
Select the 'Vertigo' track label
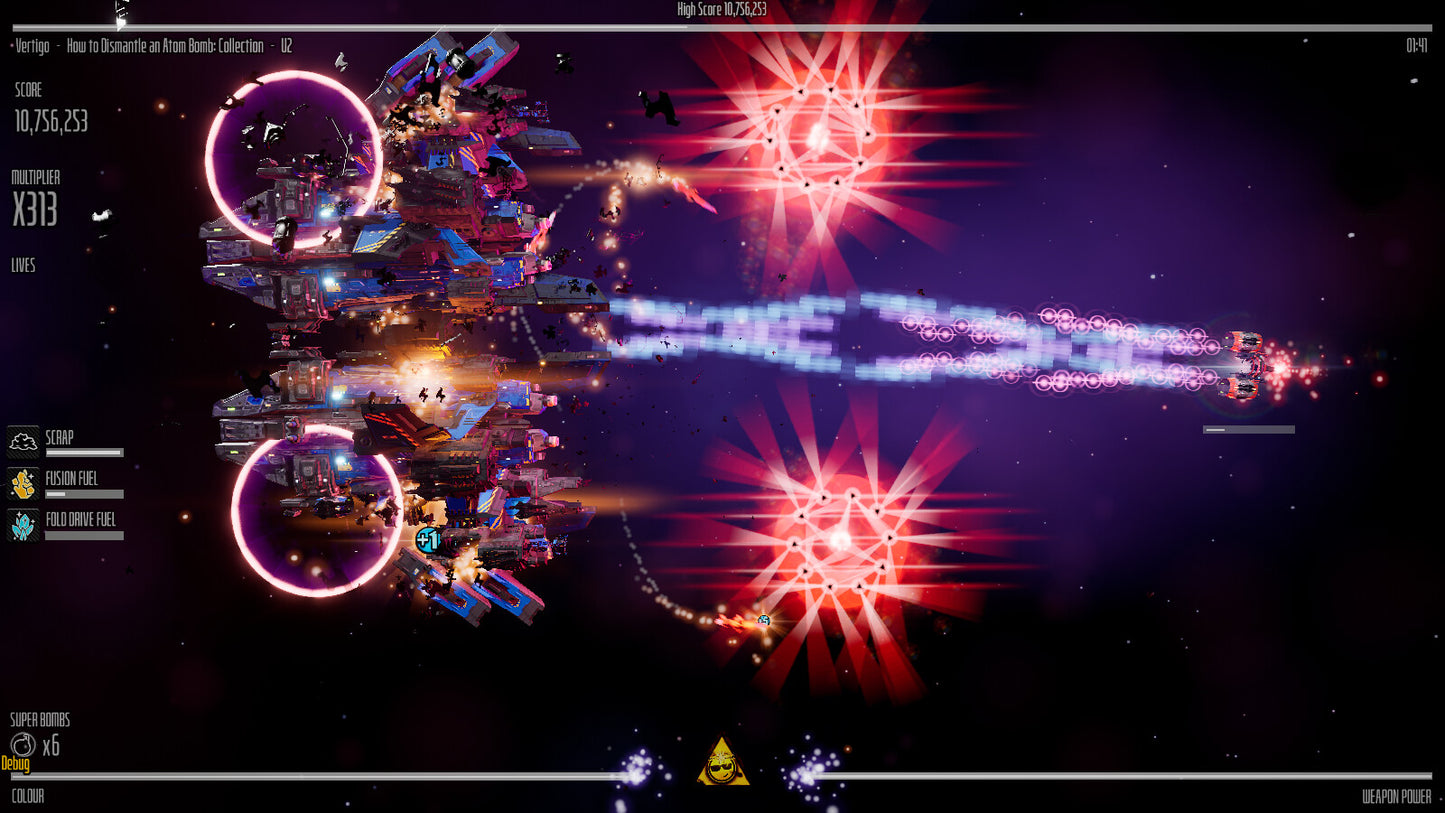tap(30, 45)
